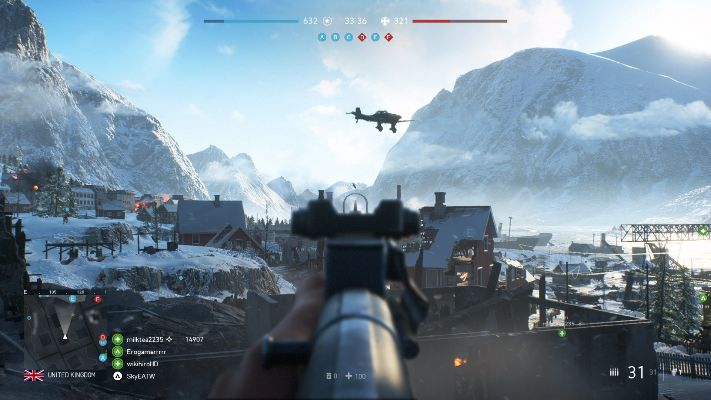Image resolution: width=711 pixels, height=400 pixels.
Task: Choose squad member SkyEATW
Action: tap(138, 375)
